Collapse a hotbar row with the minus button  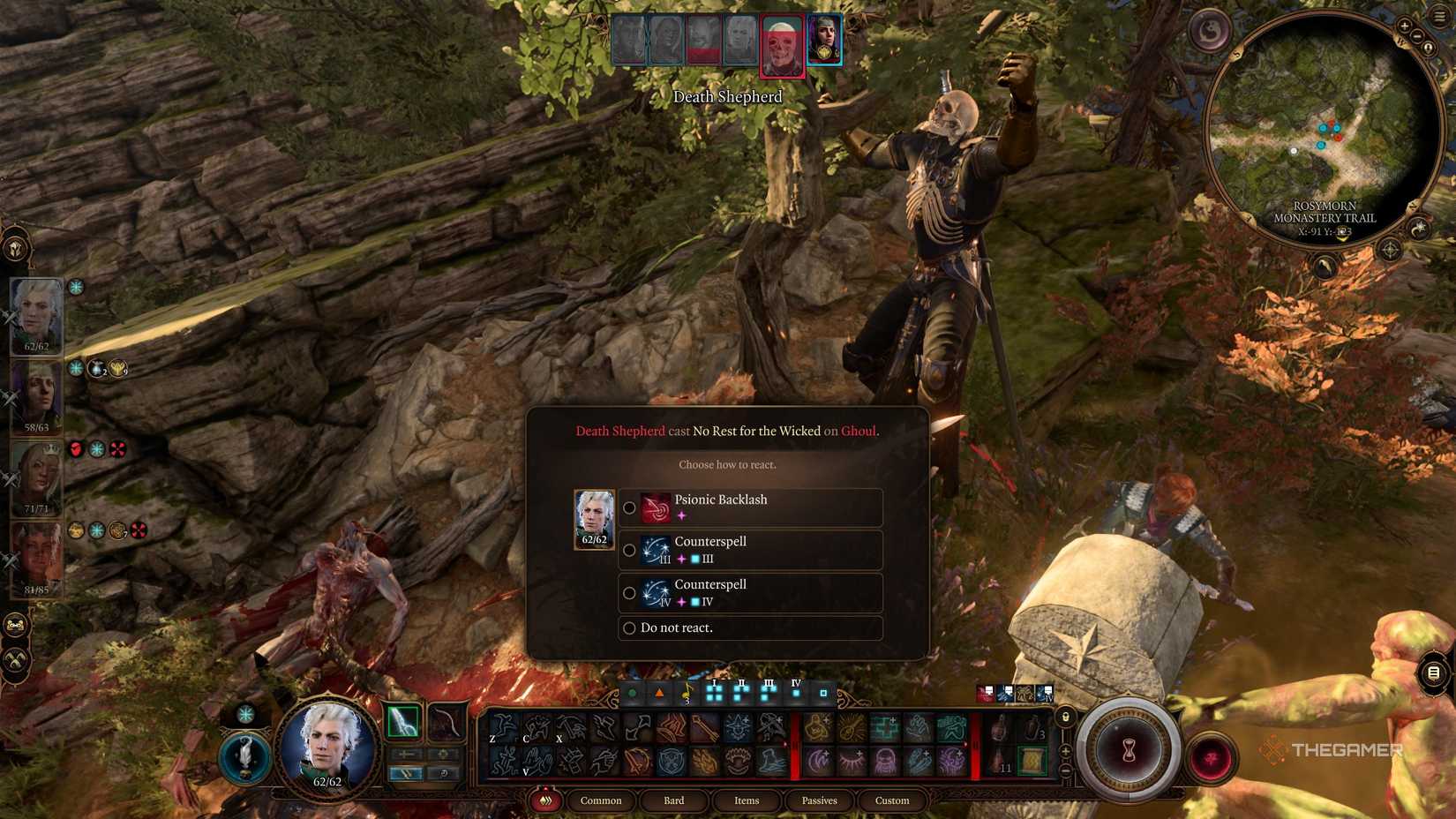(x=1065, y=770)
